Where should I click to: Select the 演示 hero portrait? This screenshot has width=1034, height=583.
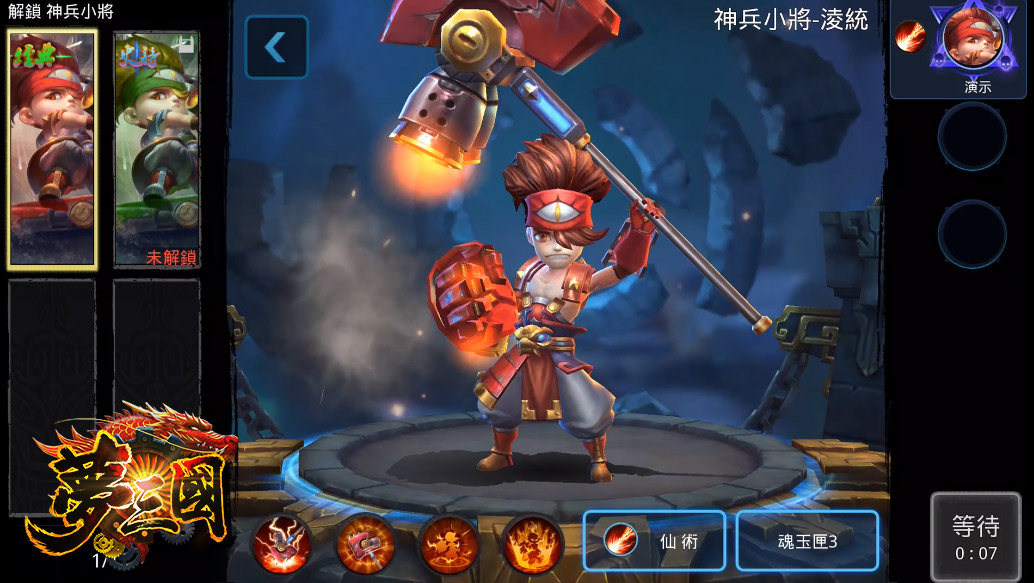click(970, 42)
